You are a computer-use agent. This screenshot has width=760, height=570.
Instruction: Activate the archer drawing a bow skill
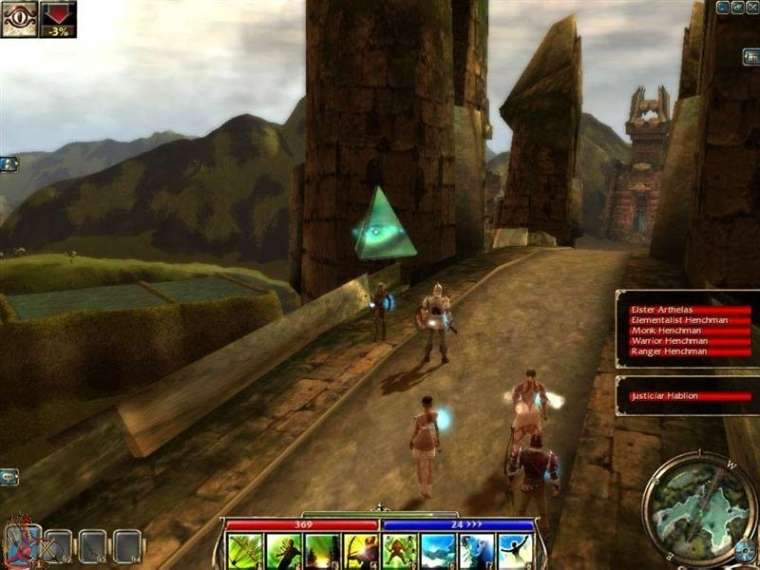[x=361, y=551]
